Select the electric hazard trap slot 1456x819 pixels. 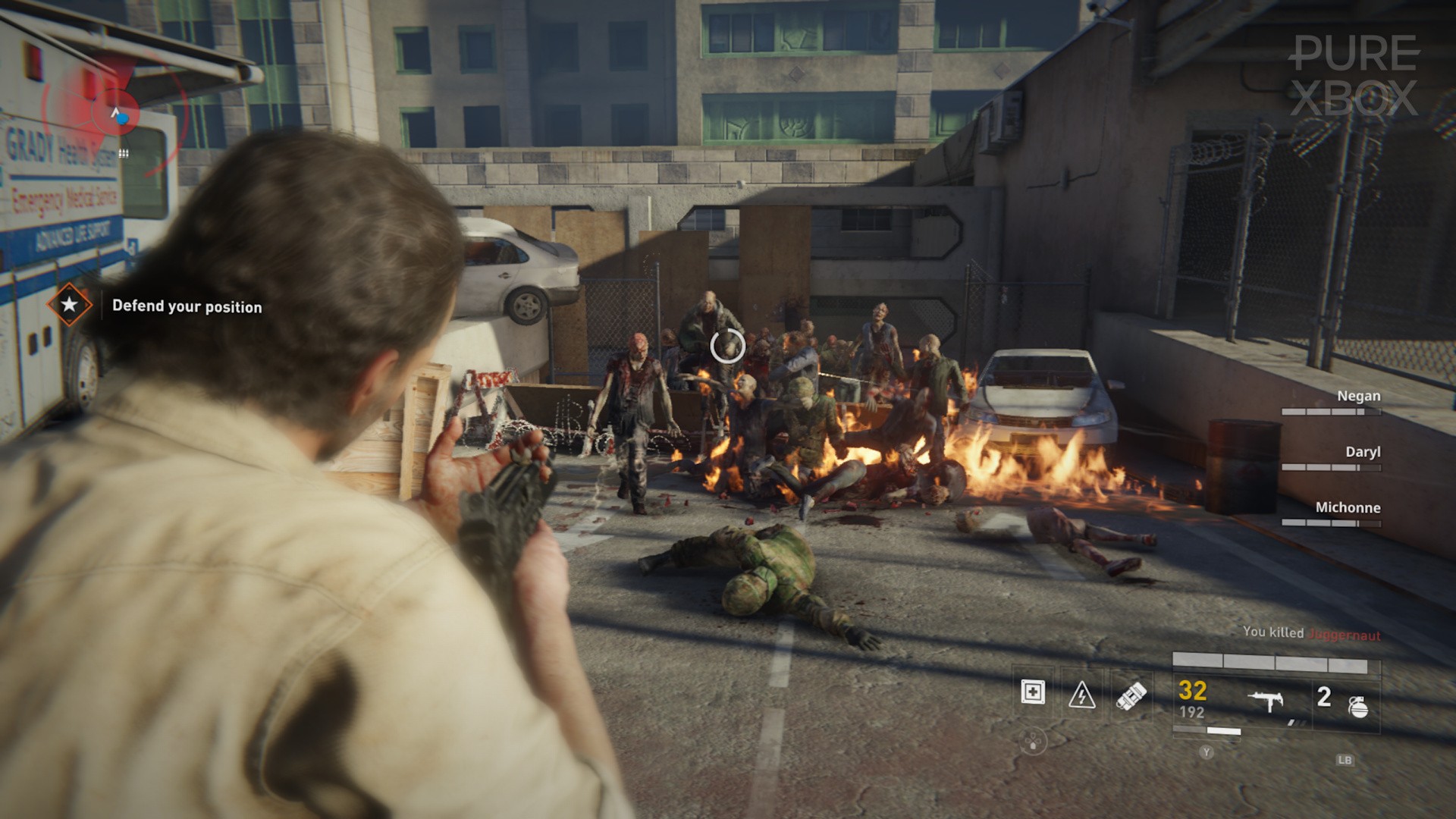(1081, 694)
